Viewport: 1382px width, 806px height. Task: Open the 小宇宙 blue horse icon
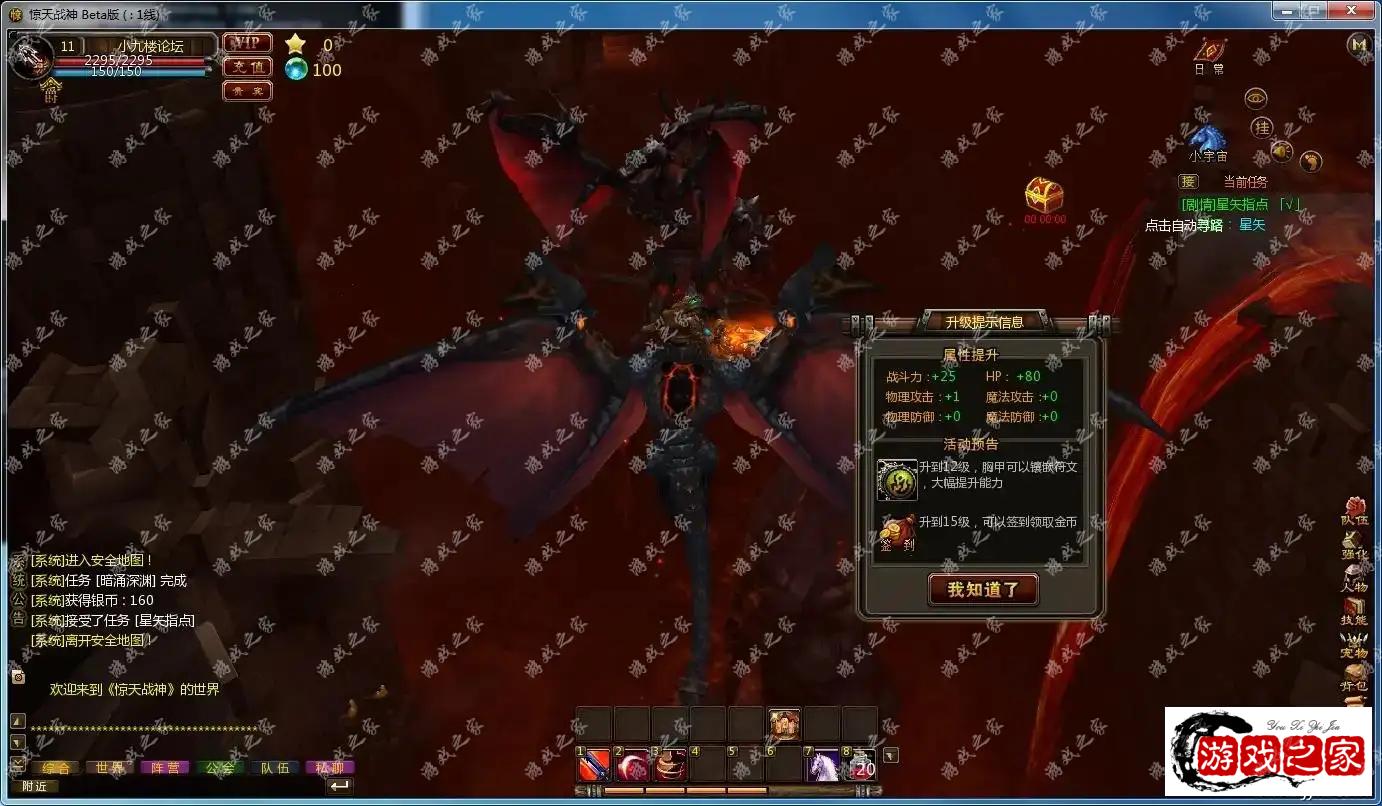coord(1207,137)
